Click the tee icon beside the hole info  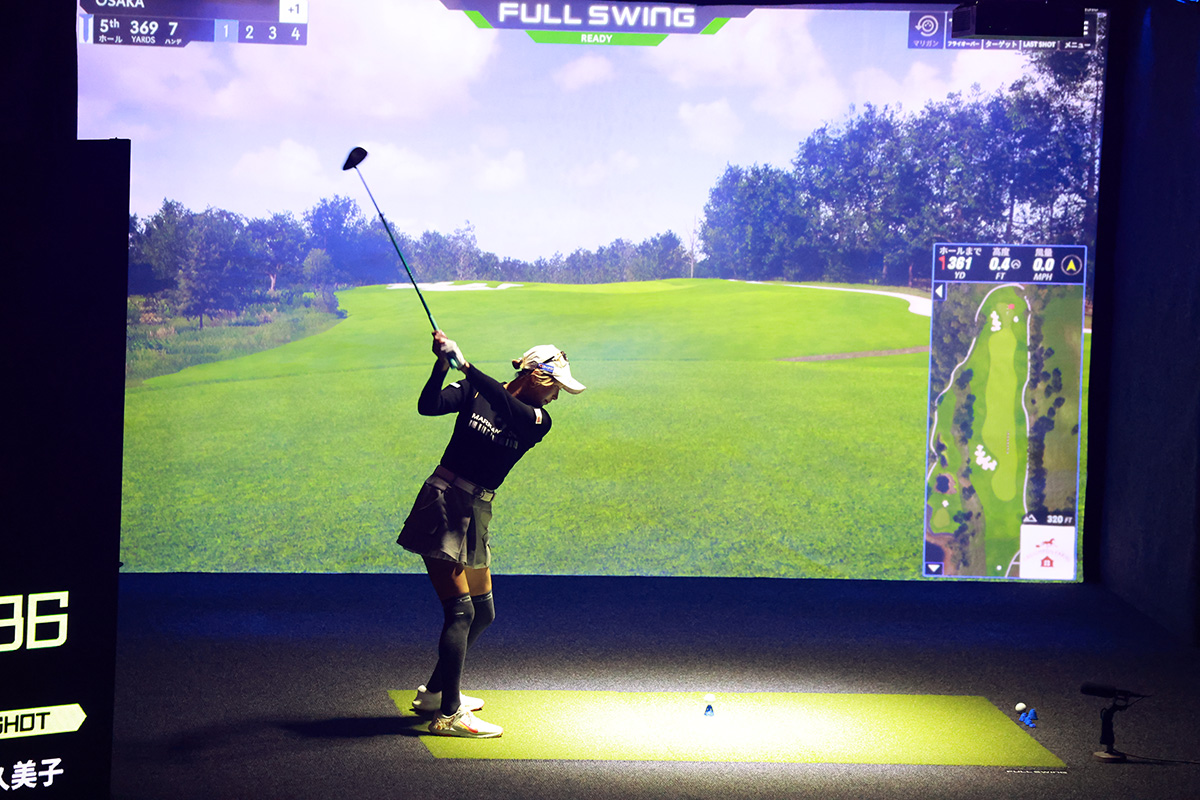(85, 28)
